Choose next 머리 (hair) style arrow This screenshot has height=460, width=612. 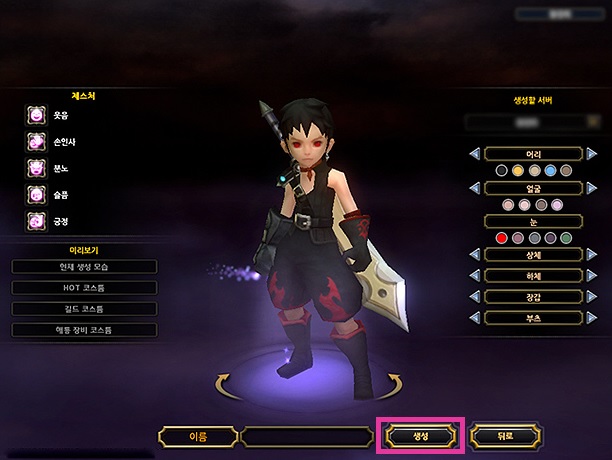coord(592,153)
